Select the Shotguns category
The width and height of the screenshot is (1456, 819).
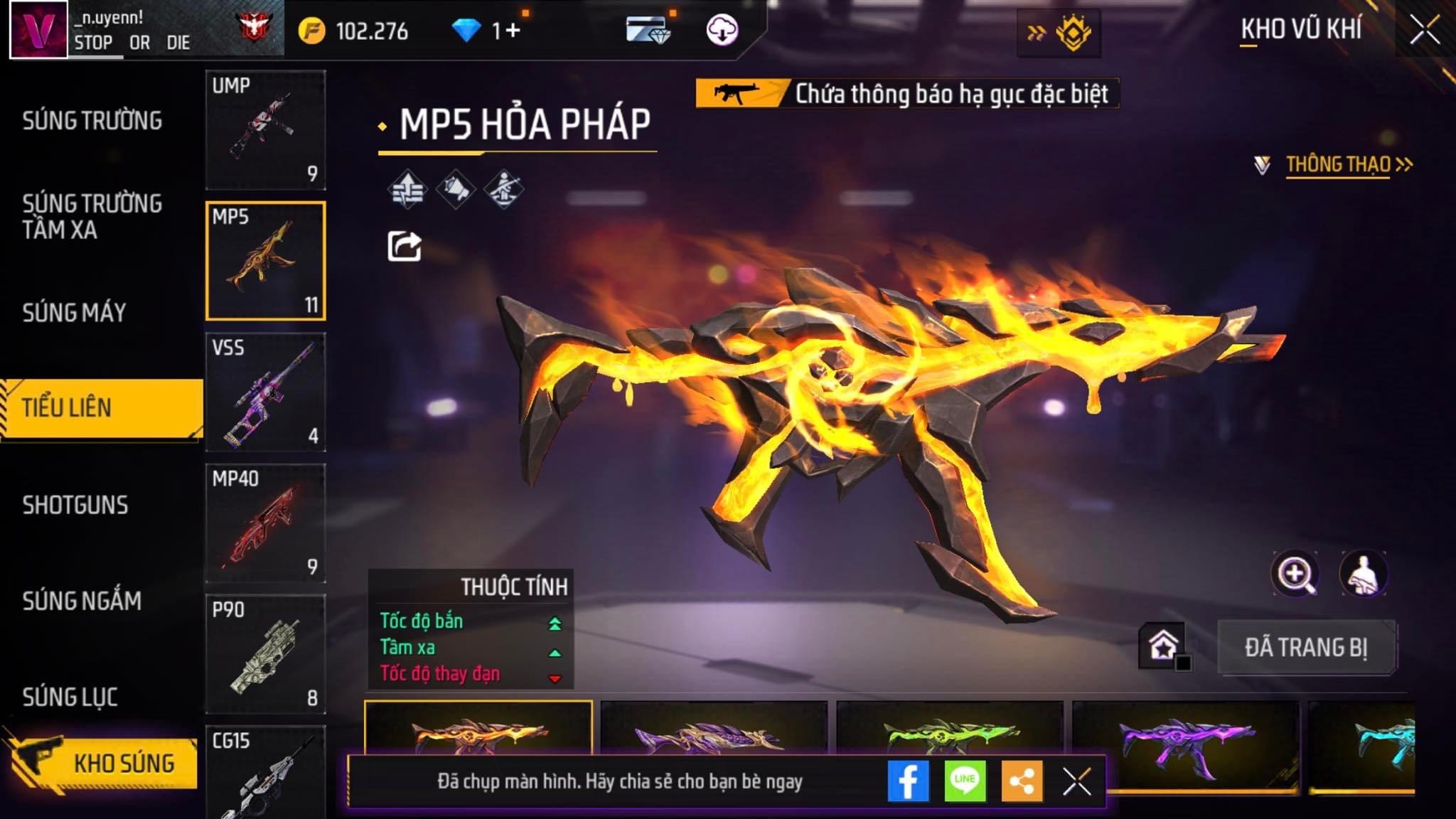(75, 505)
